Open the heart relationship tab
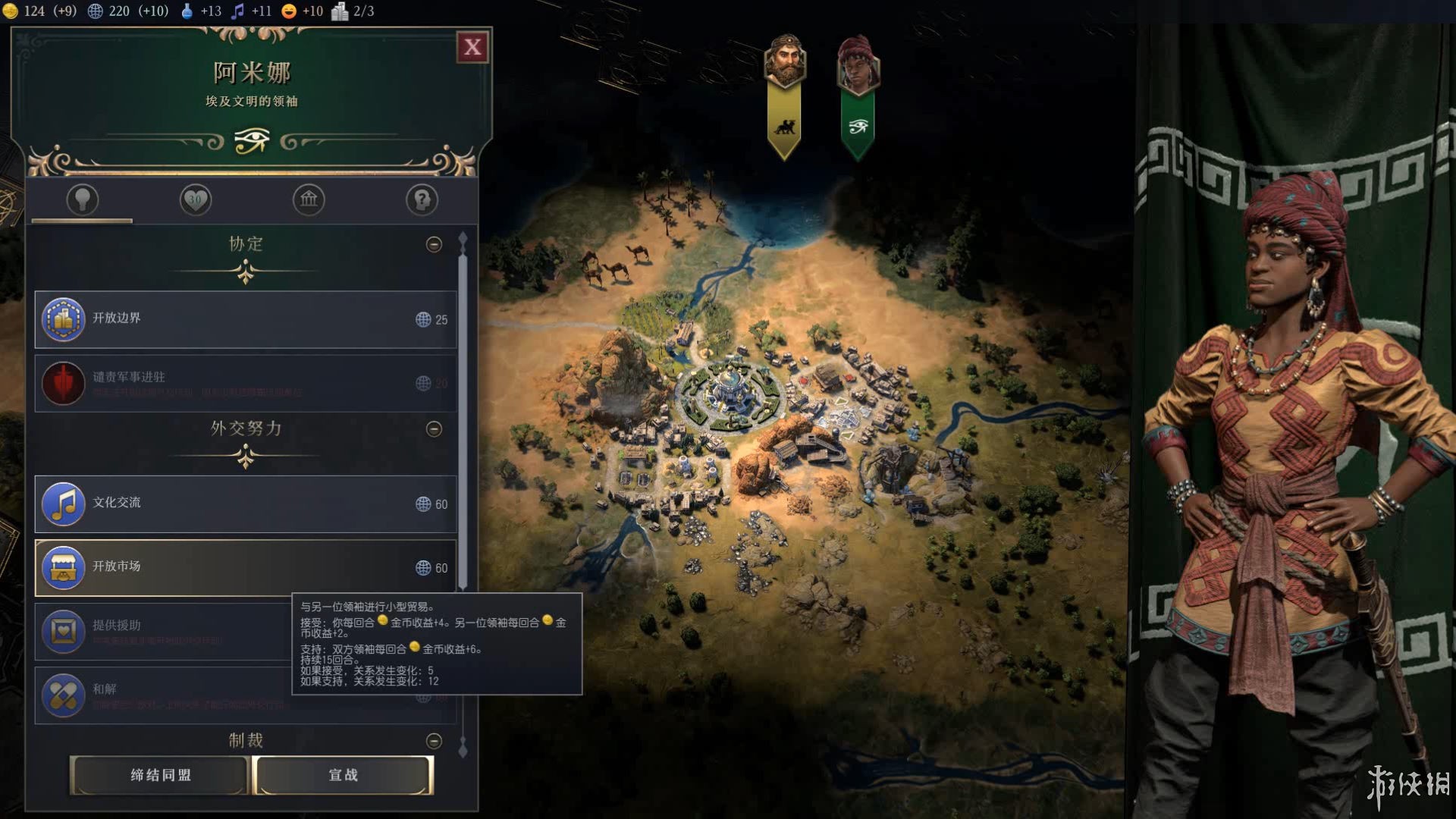 coord(196,200)
